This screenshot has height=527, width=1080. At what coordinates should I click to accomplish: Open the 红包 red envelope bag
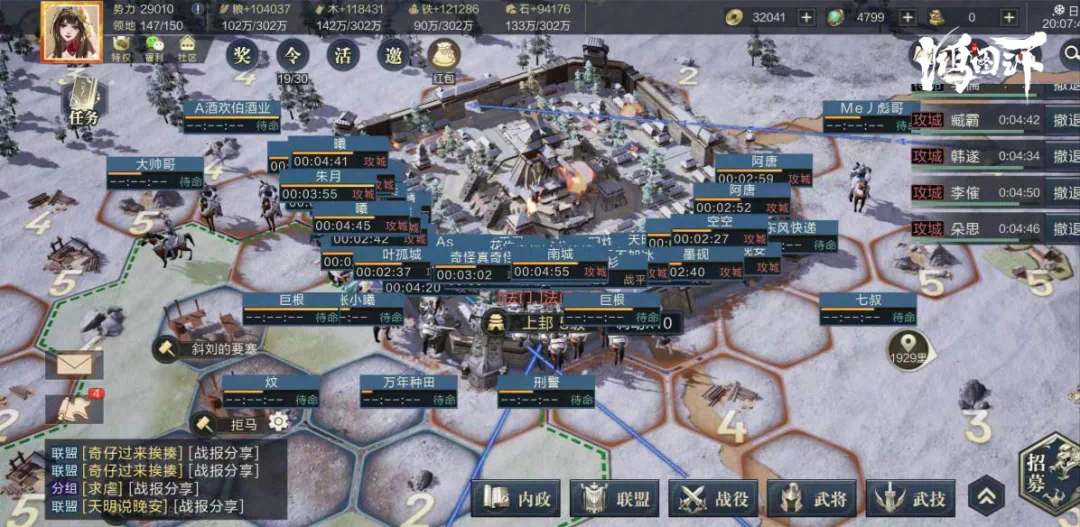tap(444, 58)
